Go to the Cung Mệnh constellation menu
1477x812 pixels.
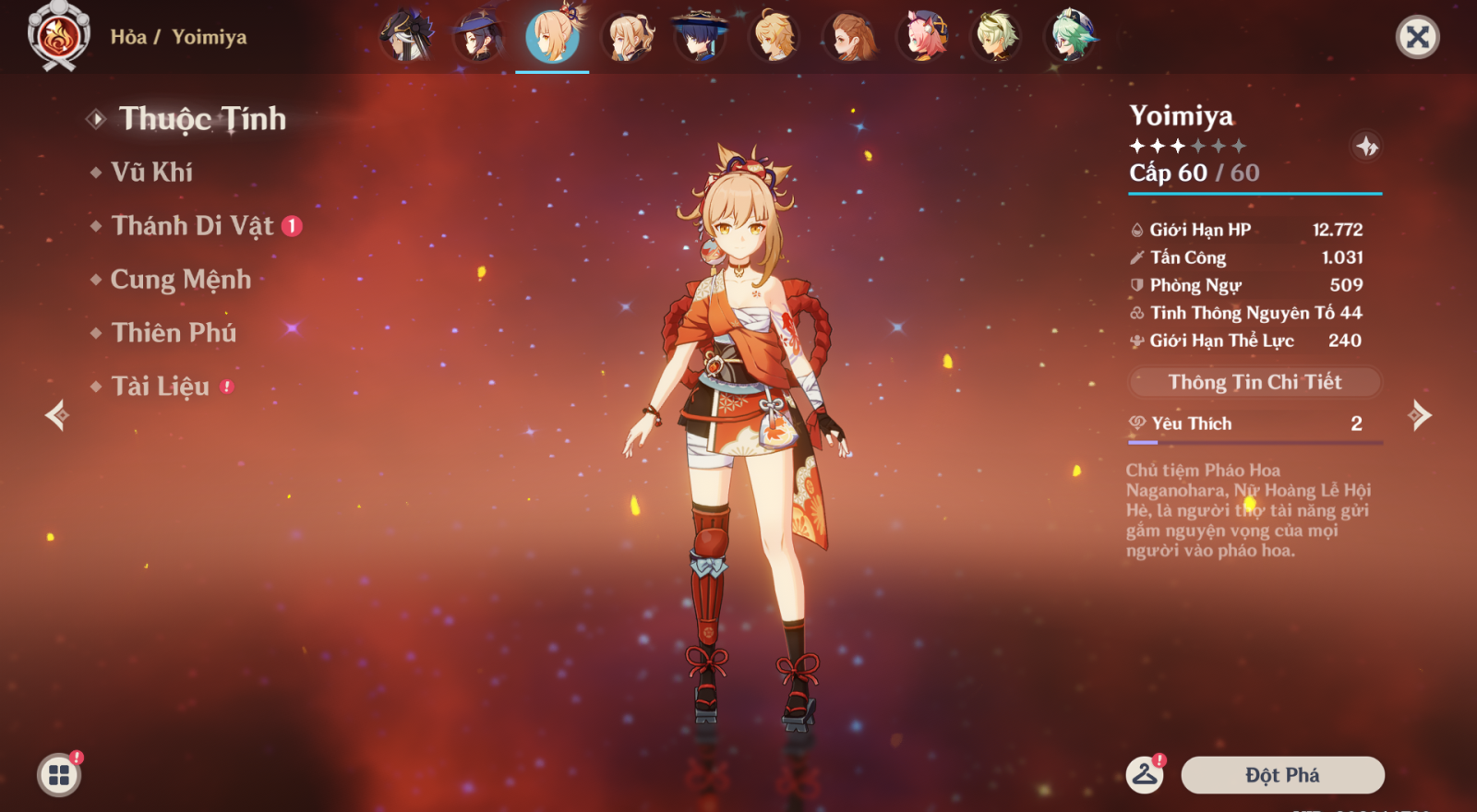tap(181, 280)
